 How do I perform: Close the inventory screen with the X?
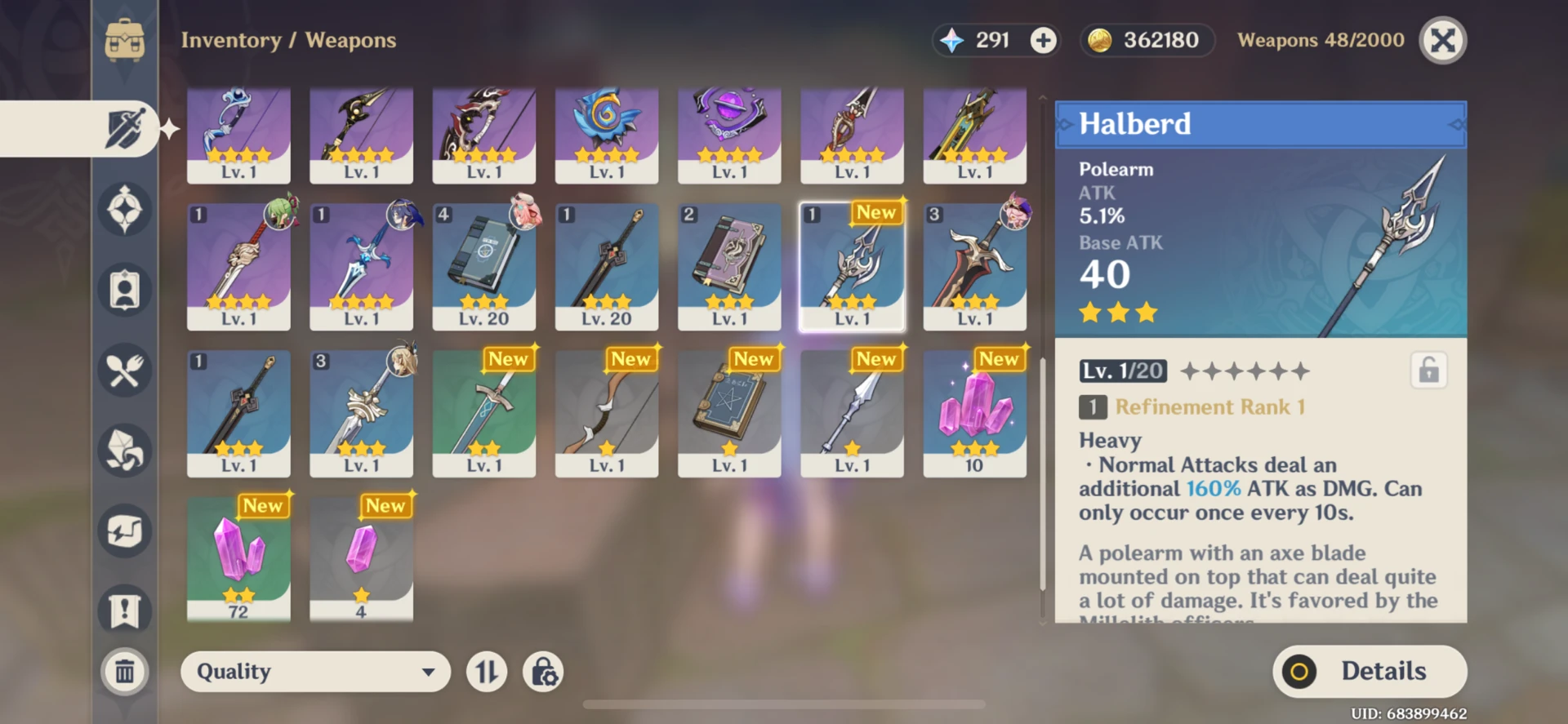(x=1441, y=39)
